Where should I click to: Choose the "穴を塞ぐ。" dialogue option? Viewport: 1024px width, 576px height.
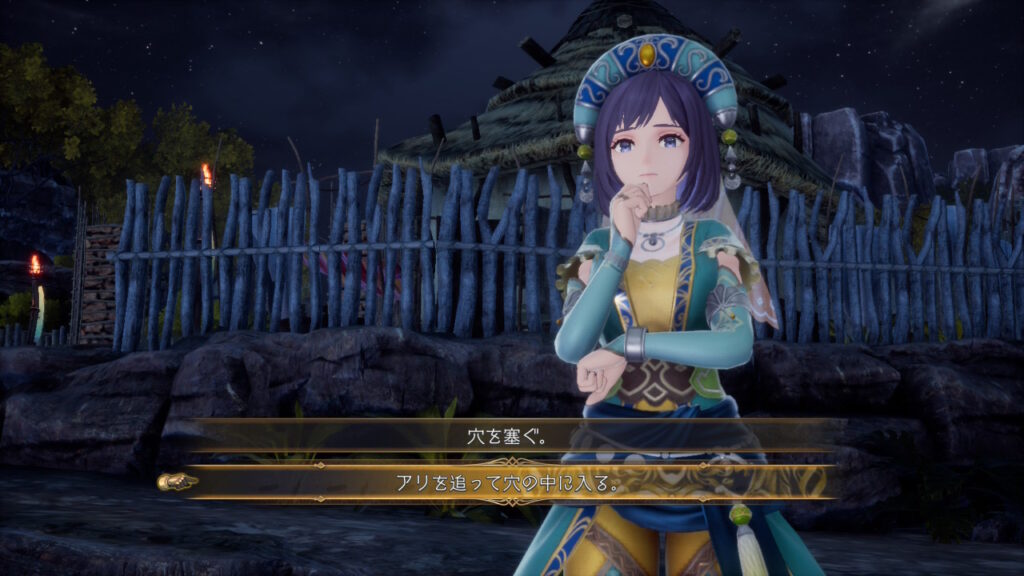[511, 436]
